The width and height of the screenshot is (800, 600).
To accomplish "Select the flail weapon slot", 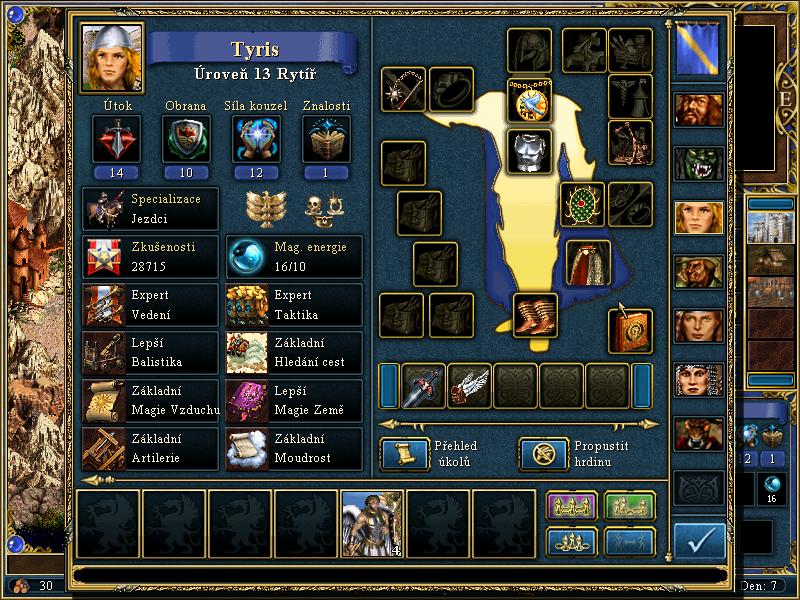I will 403,90.
